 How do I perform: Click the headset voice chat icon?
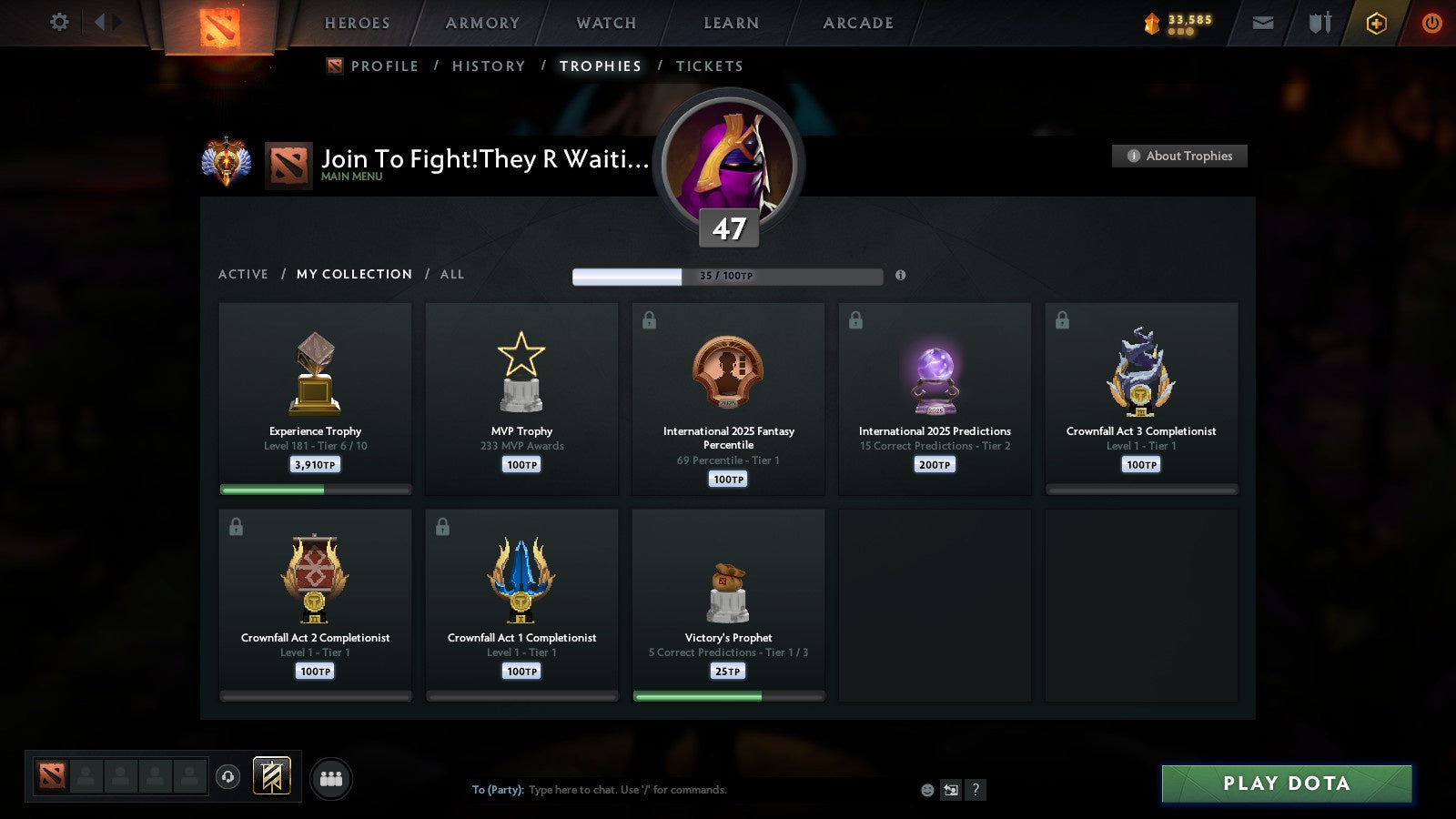226,775
